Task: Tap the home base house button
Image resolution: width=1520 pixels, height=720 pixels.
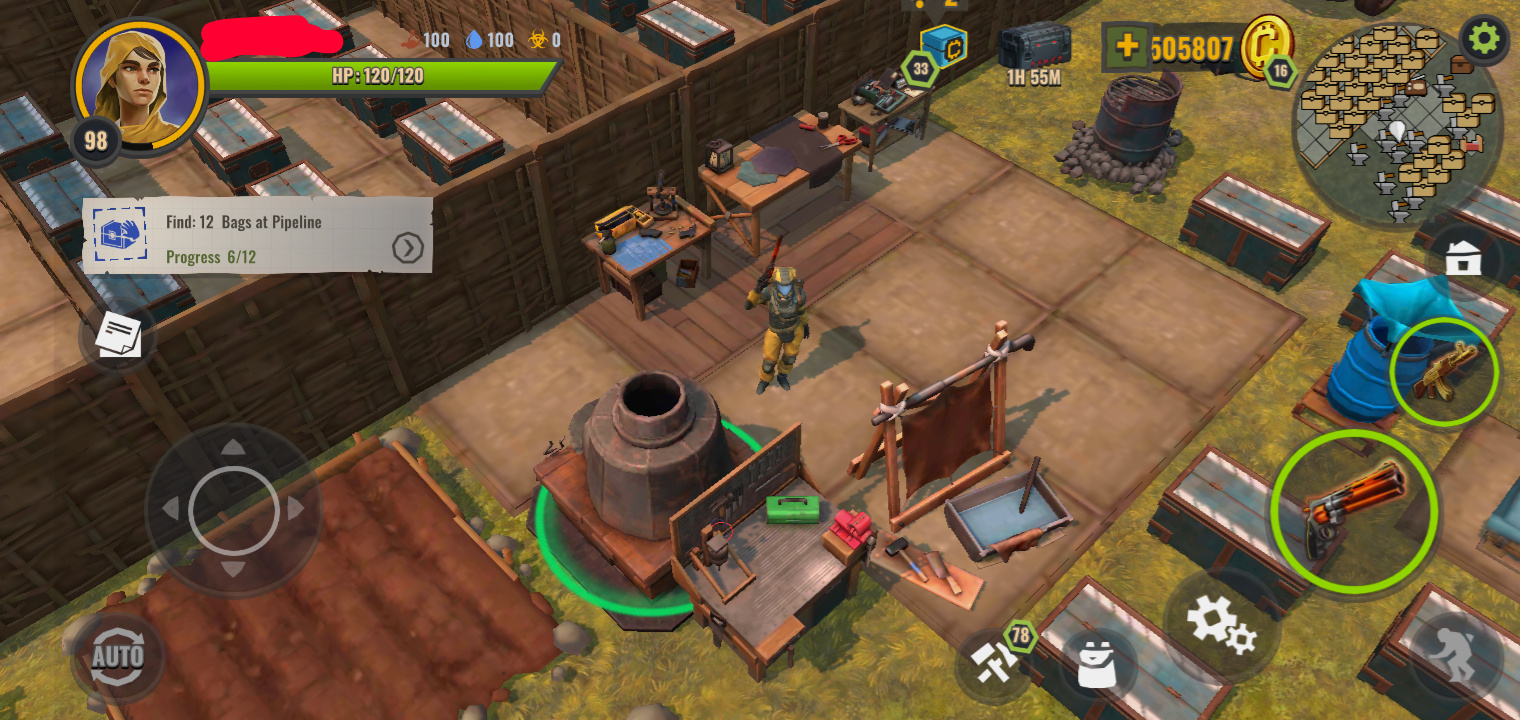Action: coord(1462,261)
